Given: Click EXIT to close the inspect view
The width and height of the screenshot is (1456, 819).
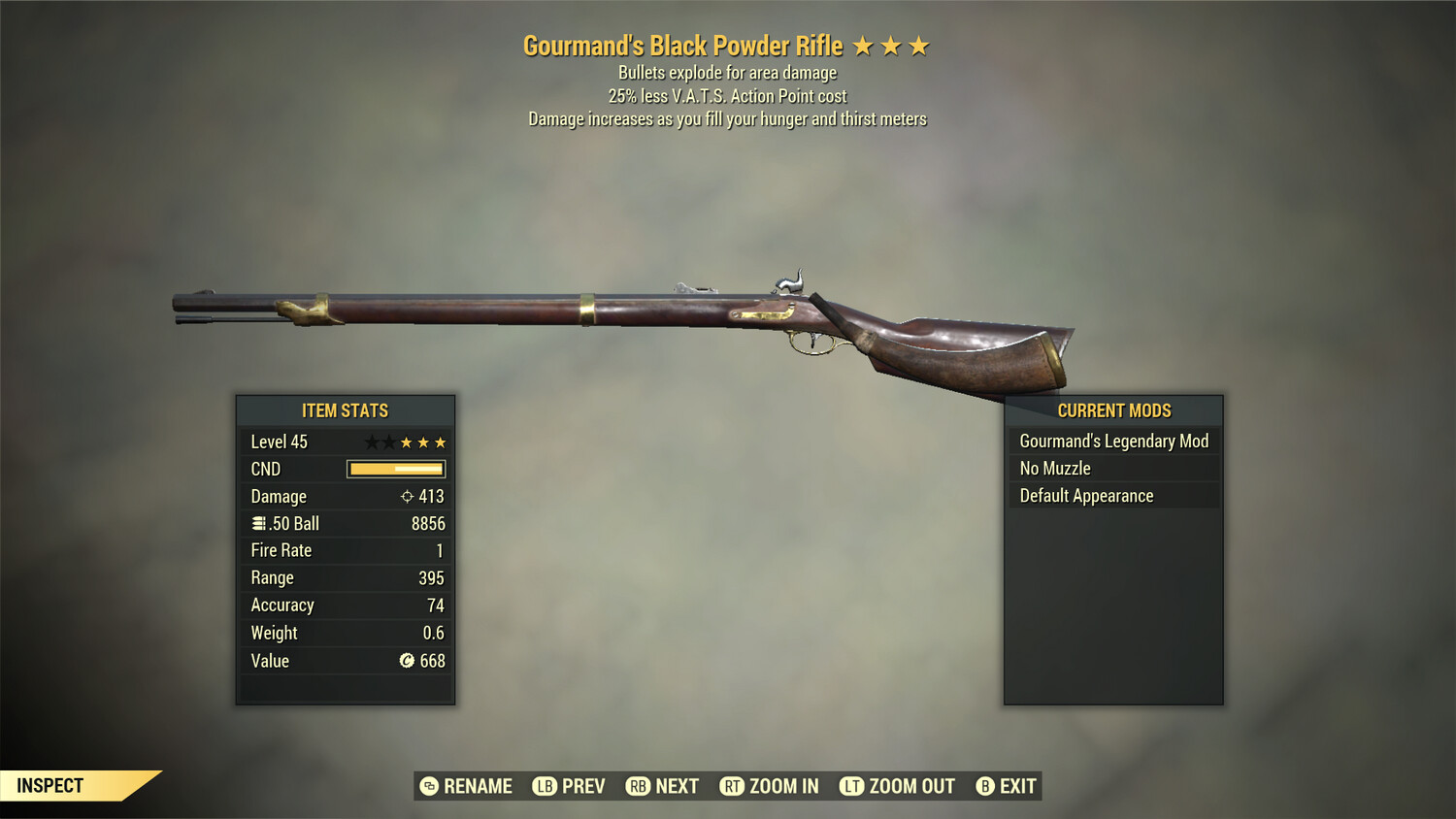Looking at the screenshot, I should 1016,786.
